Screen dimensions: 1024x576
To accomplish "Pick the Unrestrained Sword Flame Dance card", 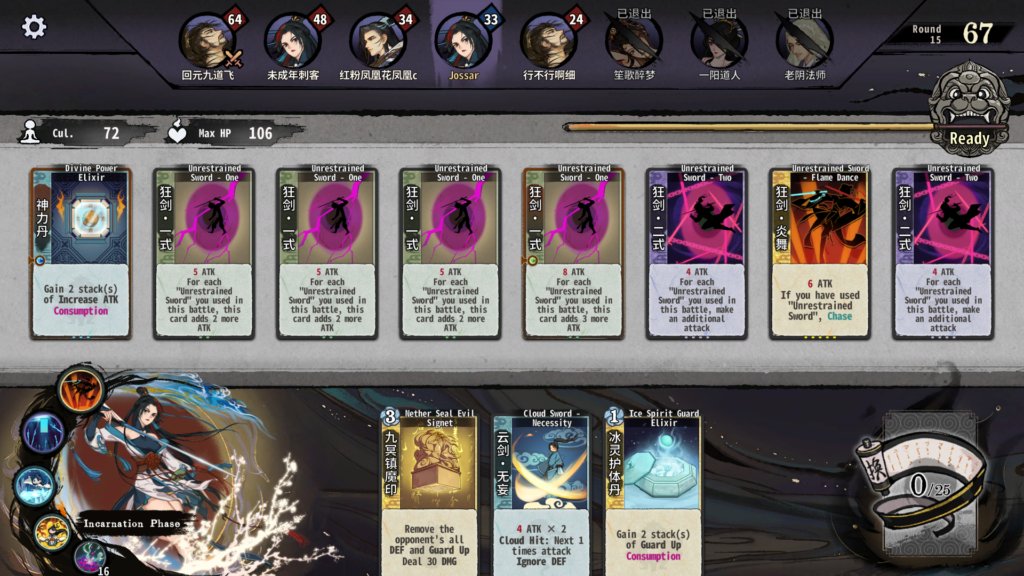I will [819, 253].
